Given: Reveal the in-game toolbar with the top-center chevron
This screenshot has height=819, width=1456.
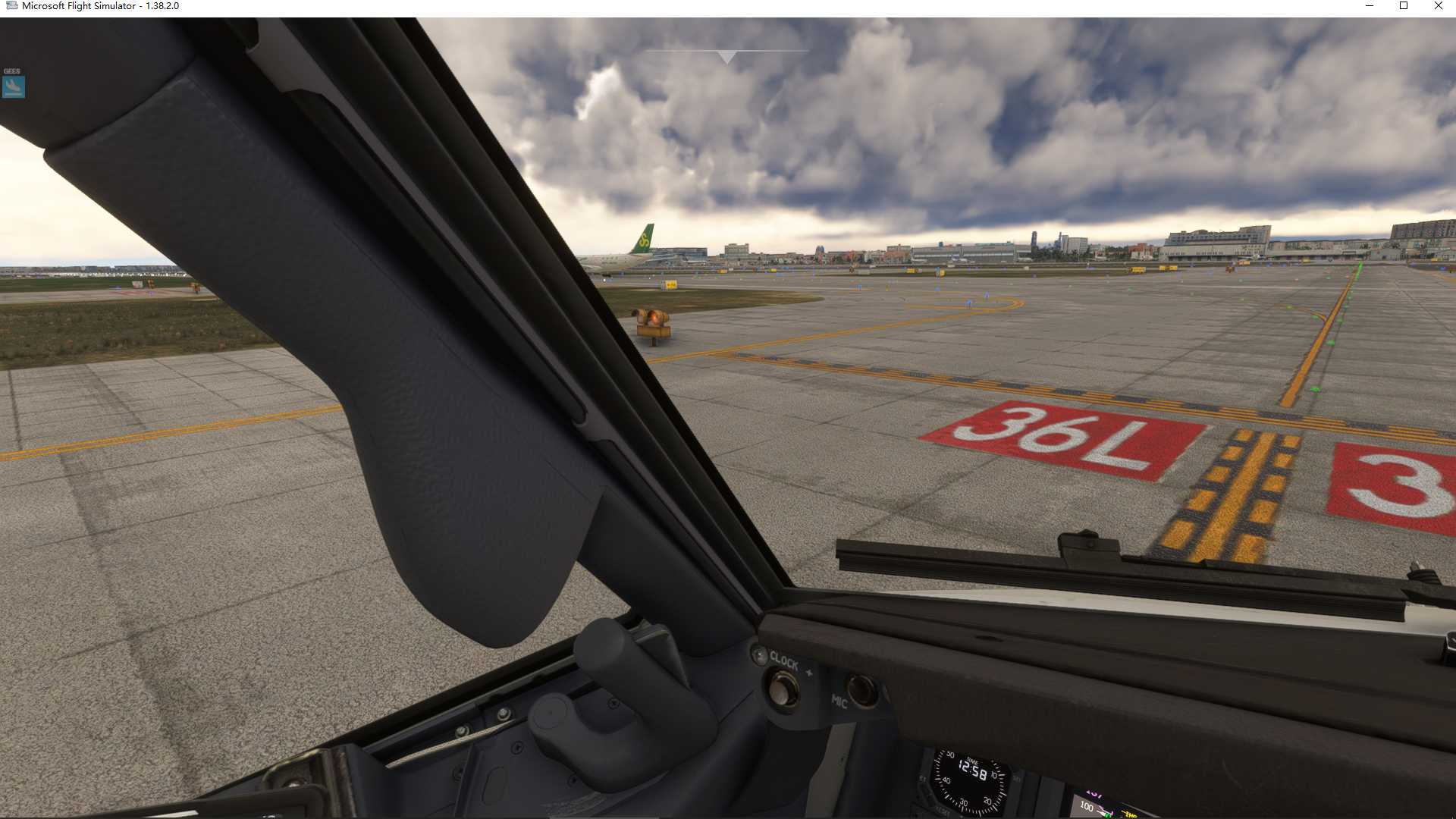Looking at the screenshot, I should [x=727, y=55].
